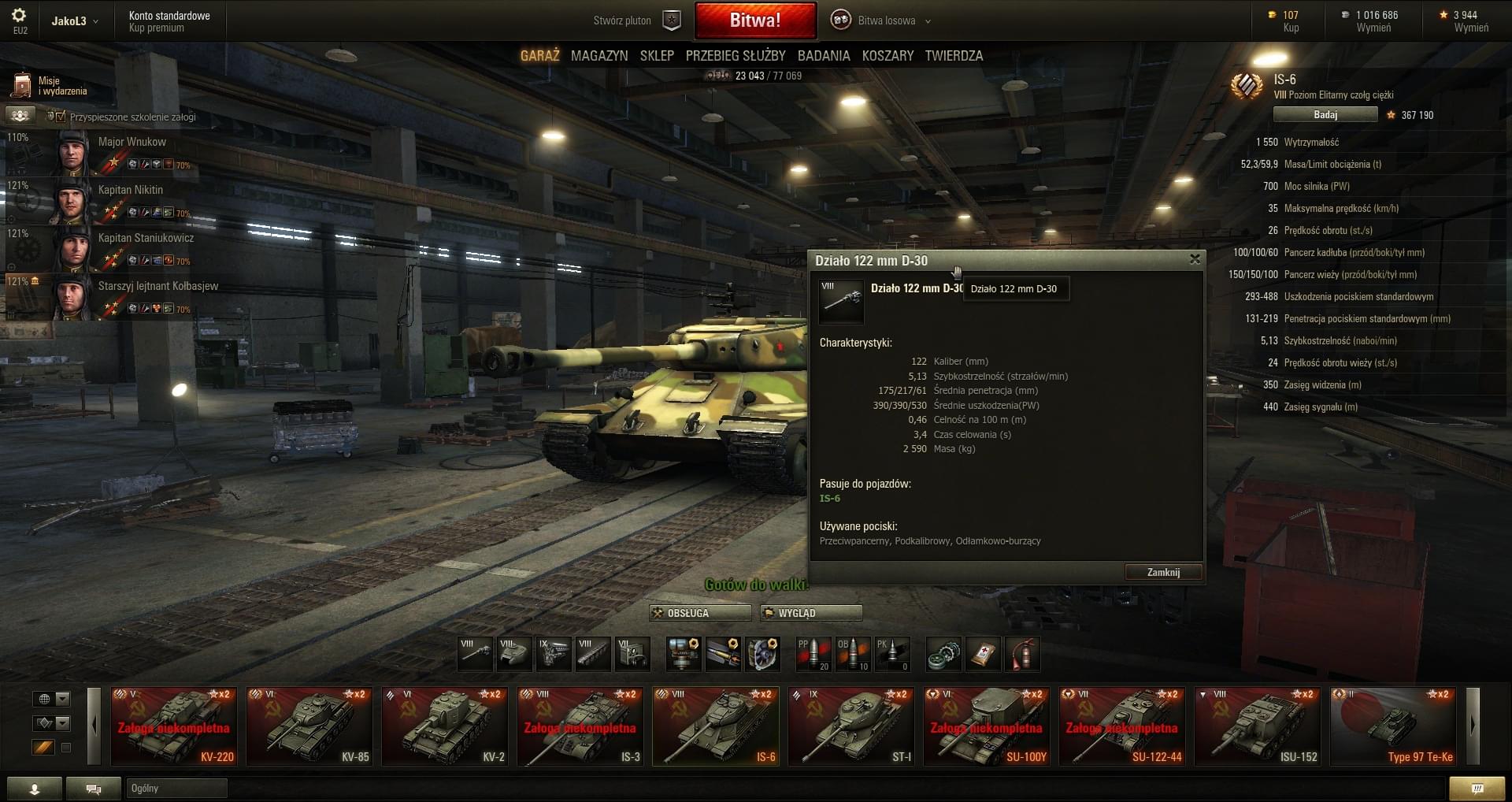Open the Badania research tab
Viewport: 1512px width, 802px height.
[823, 56]
